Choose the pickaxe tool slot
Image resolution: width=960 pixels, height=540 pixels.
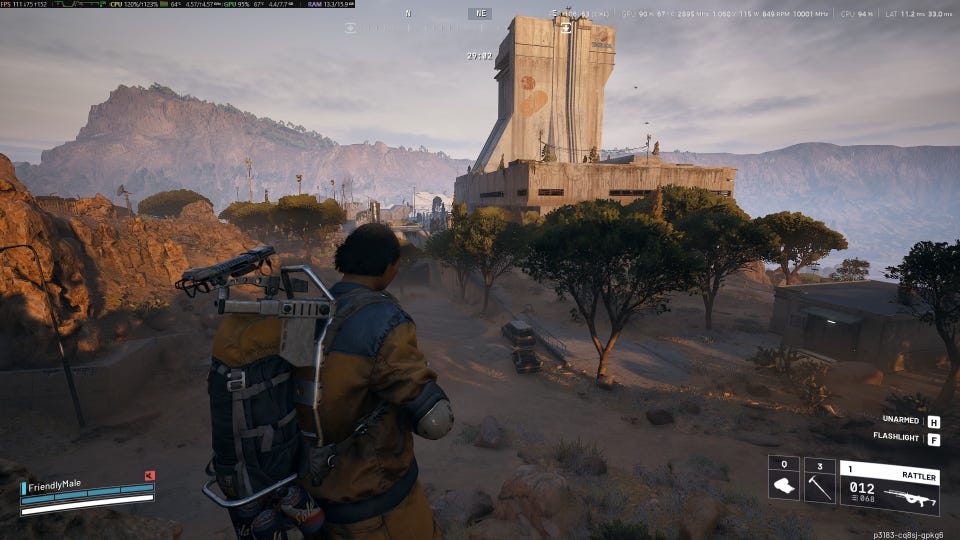click(x=820, y=487)
